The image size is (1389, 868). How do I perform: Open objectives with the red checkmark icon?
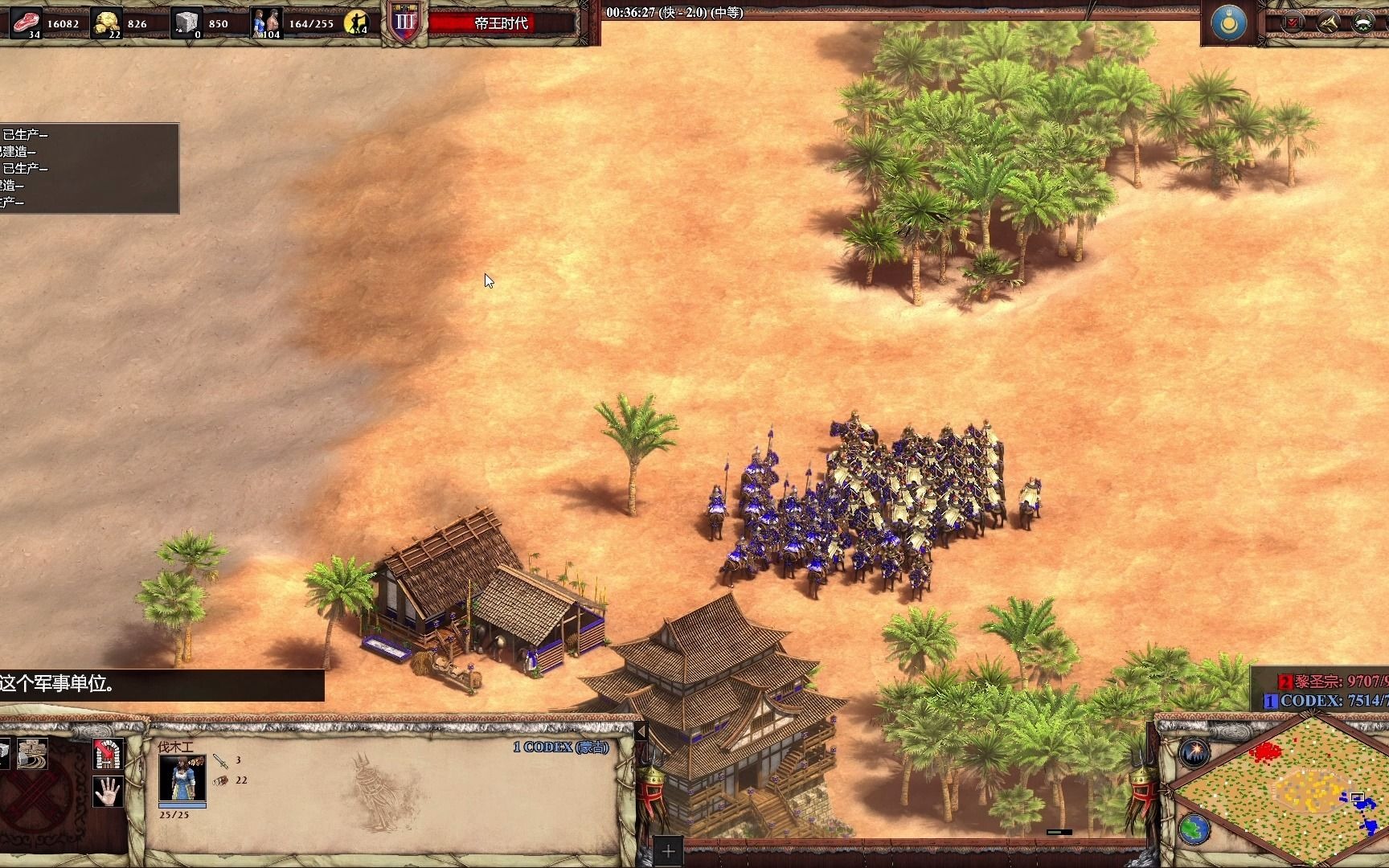pyautogui.click(x=1293, y=23)
